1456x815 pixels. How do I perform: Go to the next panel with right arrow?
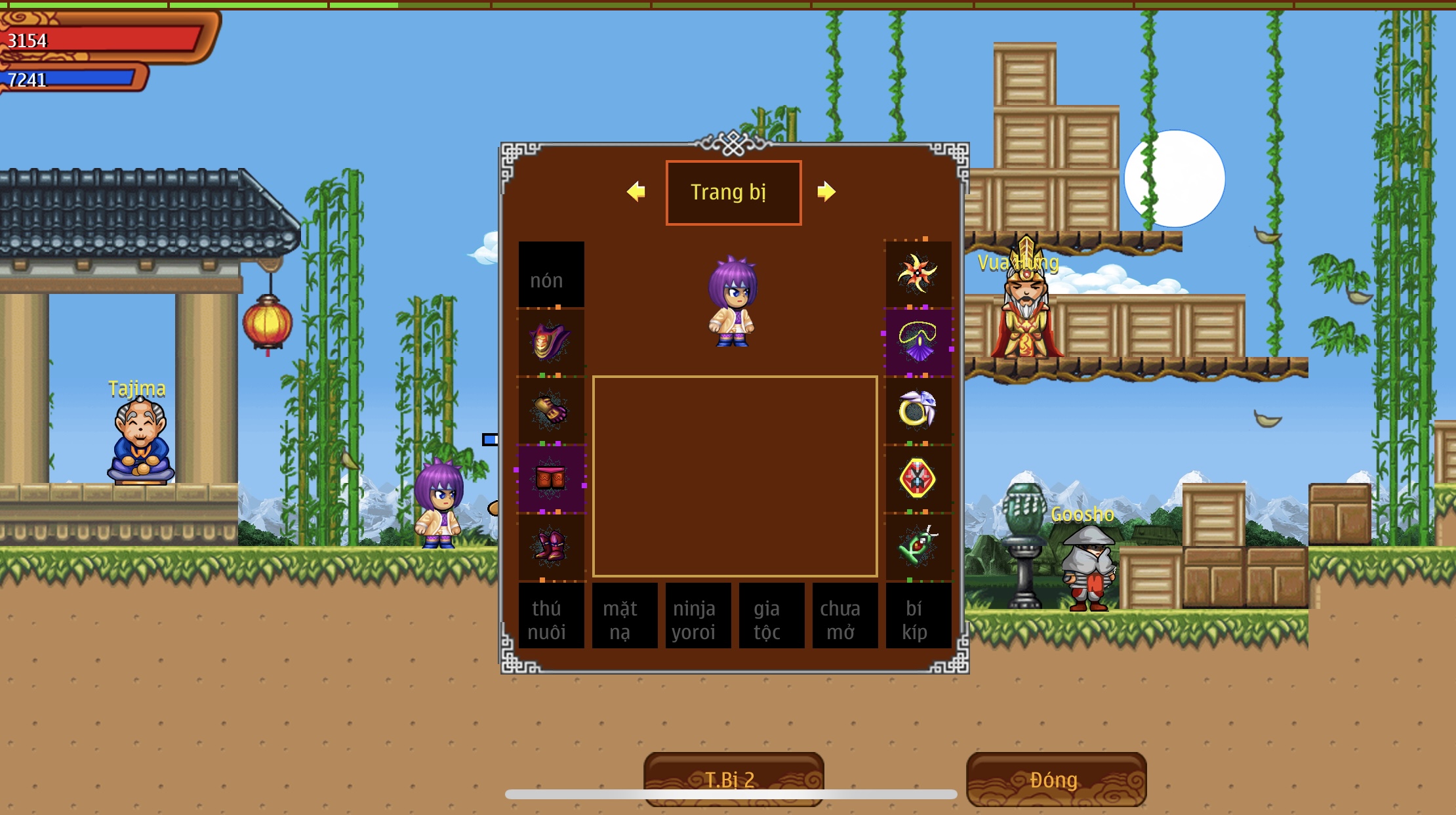pos(826,192)
